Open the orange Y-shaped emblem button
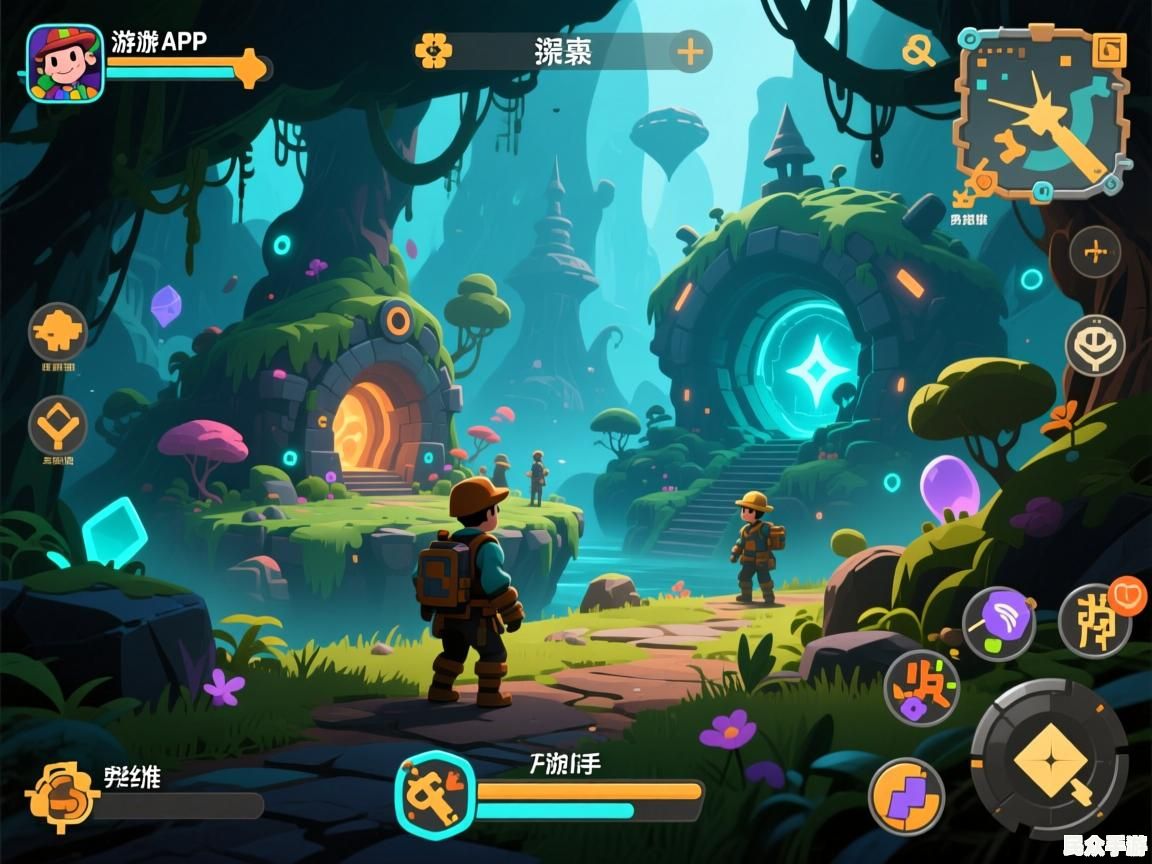1152x864 pixels. click(x=58, y=426)
